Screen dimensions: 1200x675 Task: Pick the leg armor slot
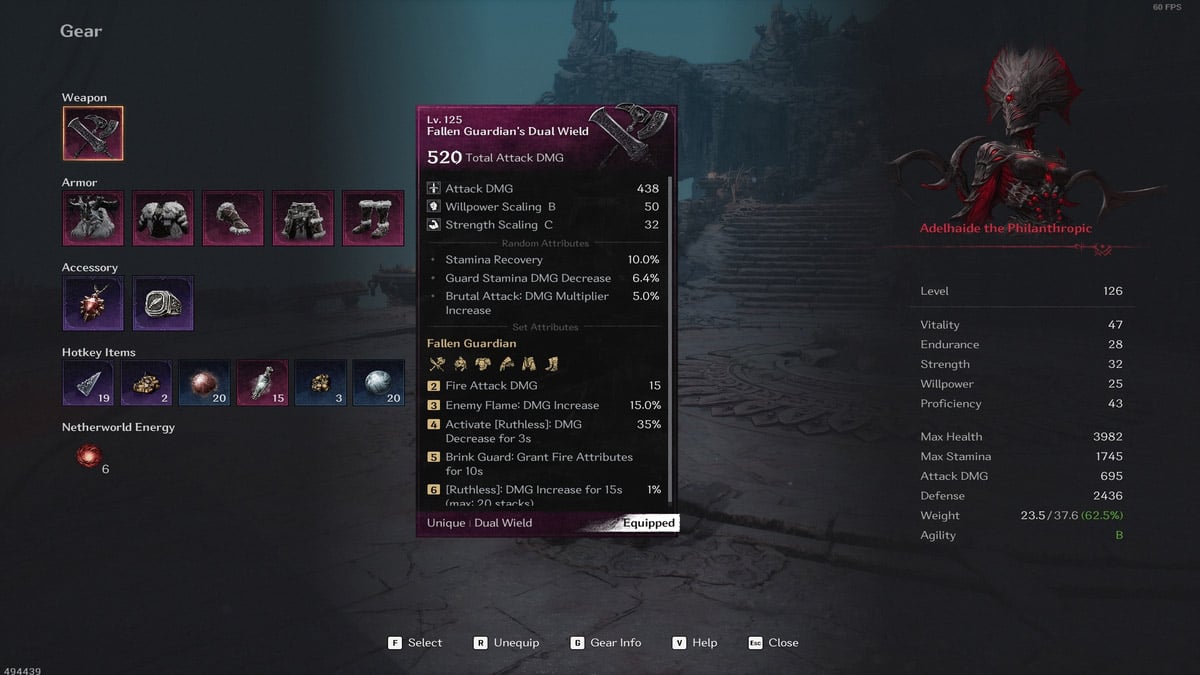pos(303,218)
